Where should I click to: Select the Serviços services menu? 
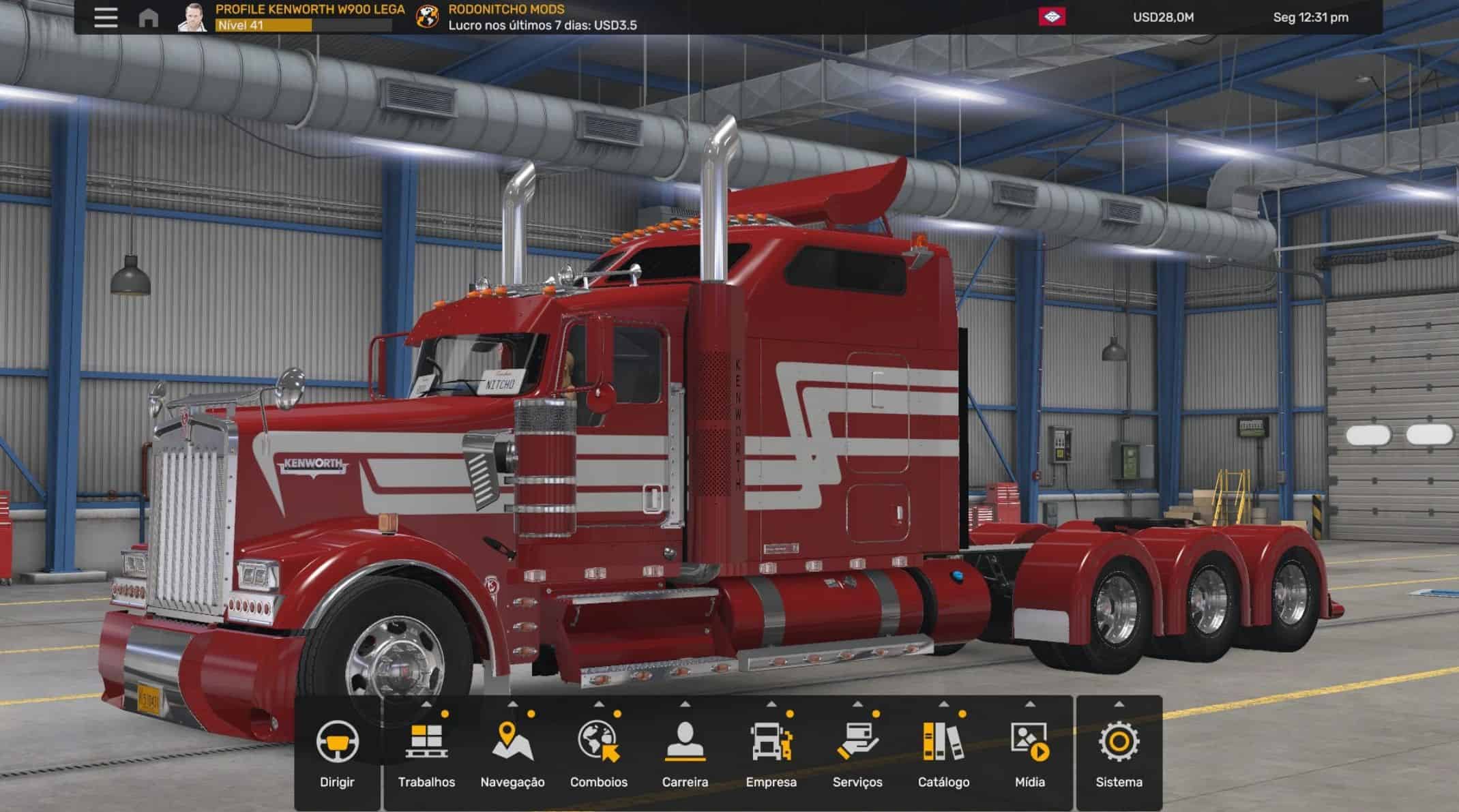(x=857, y=753)
